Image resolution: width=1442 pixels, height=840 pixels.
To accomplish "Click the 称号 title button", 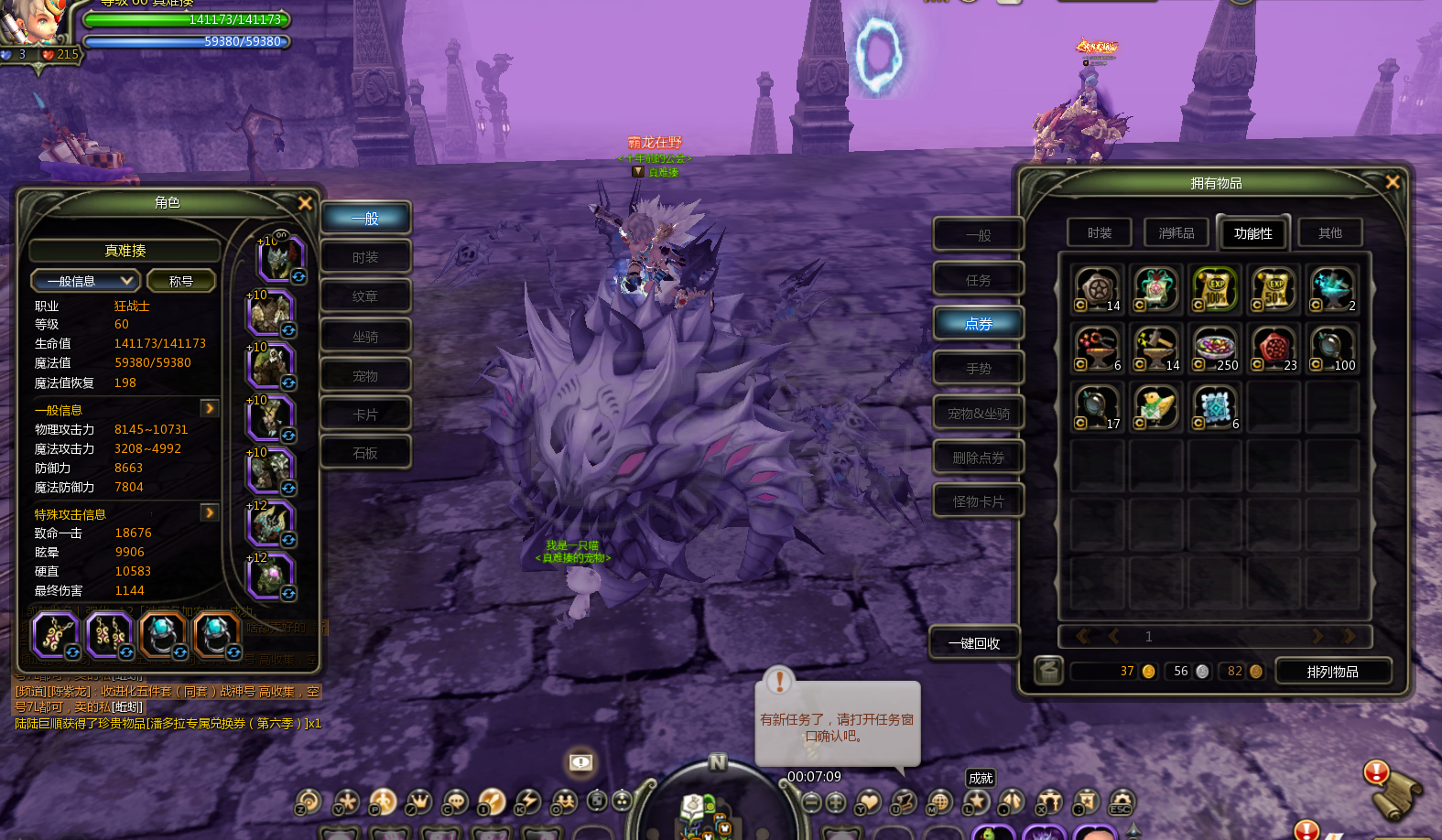I will pyautogui.click(x=180, y=281).
